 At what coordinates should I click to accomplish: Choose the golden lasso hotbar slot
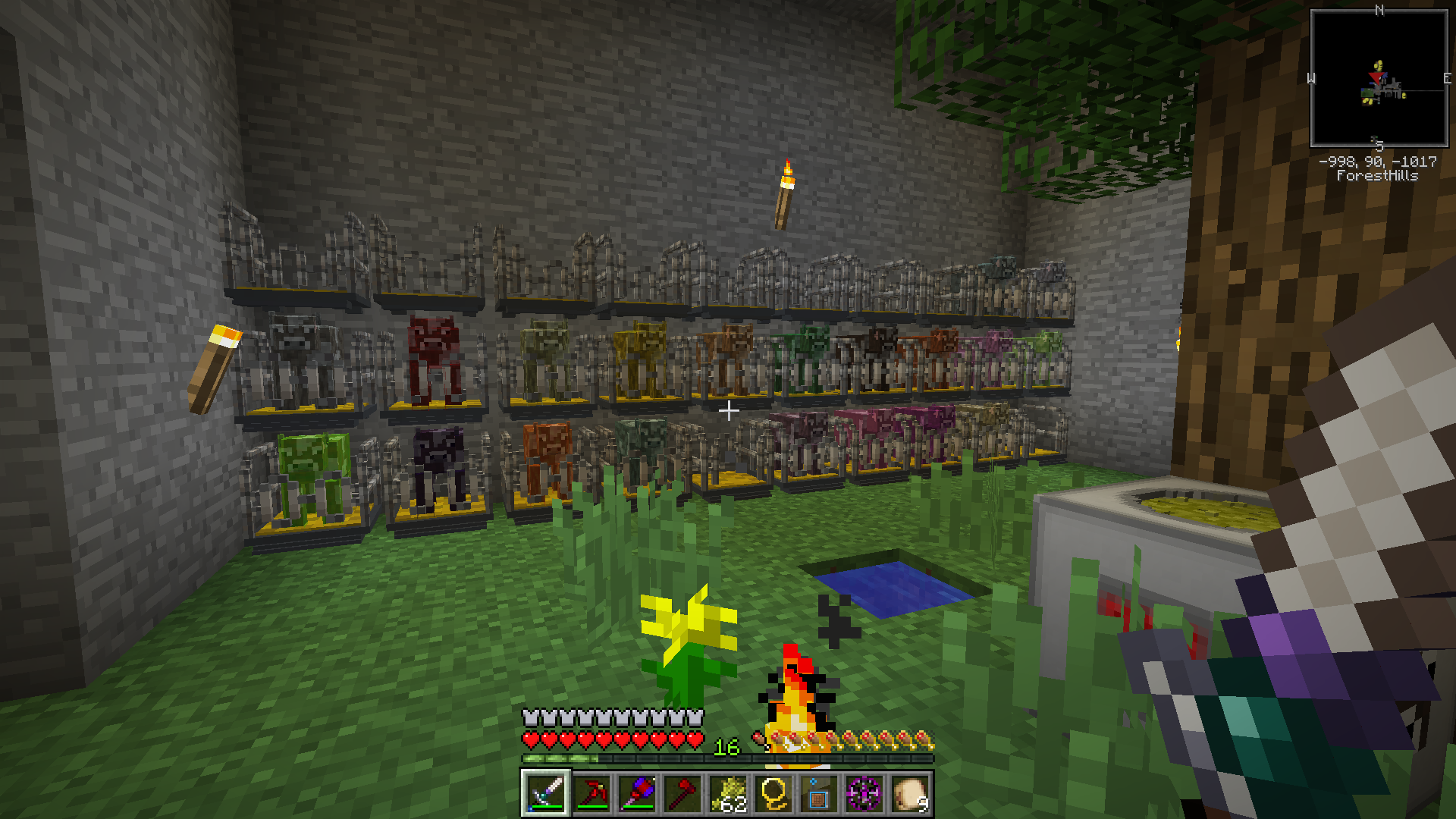pos(773,794)
